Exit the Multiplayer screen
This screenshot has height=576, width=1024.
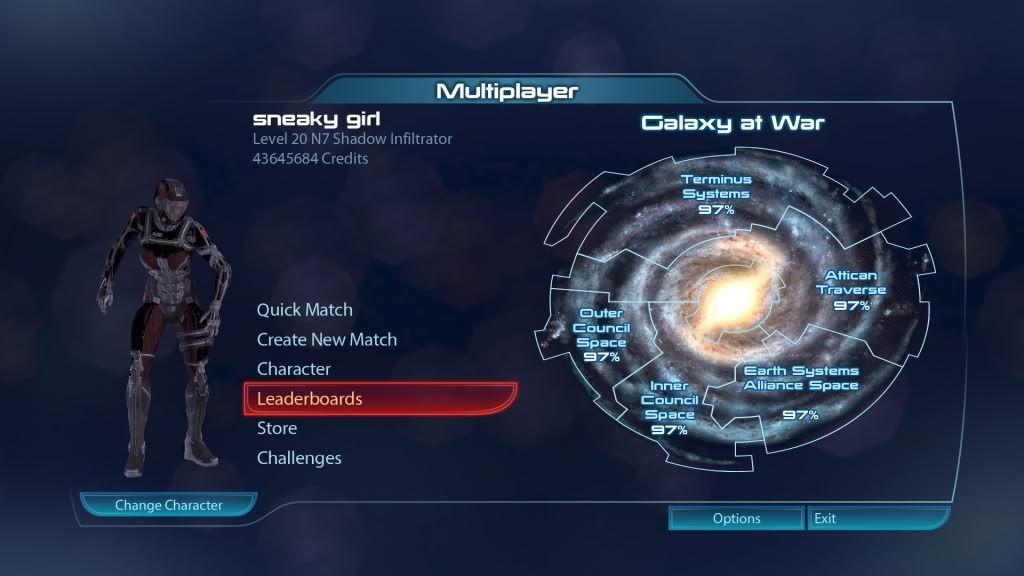pos(877,519)
